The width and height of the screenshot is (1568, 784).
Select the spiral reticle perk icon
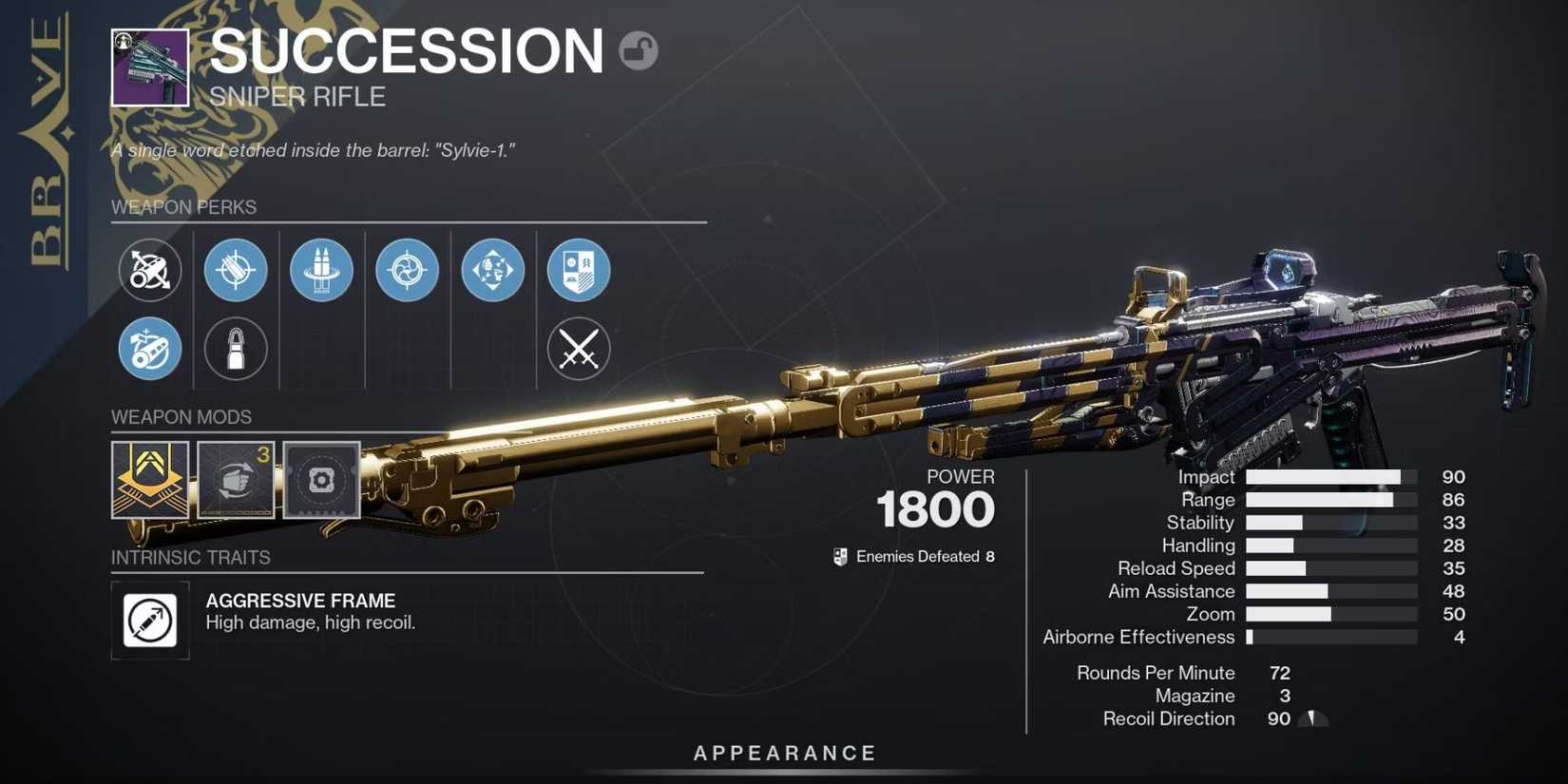coord(407,270)
